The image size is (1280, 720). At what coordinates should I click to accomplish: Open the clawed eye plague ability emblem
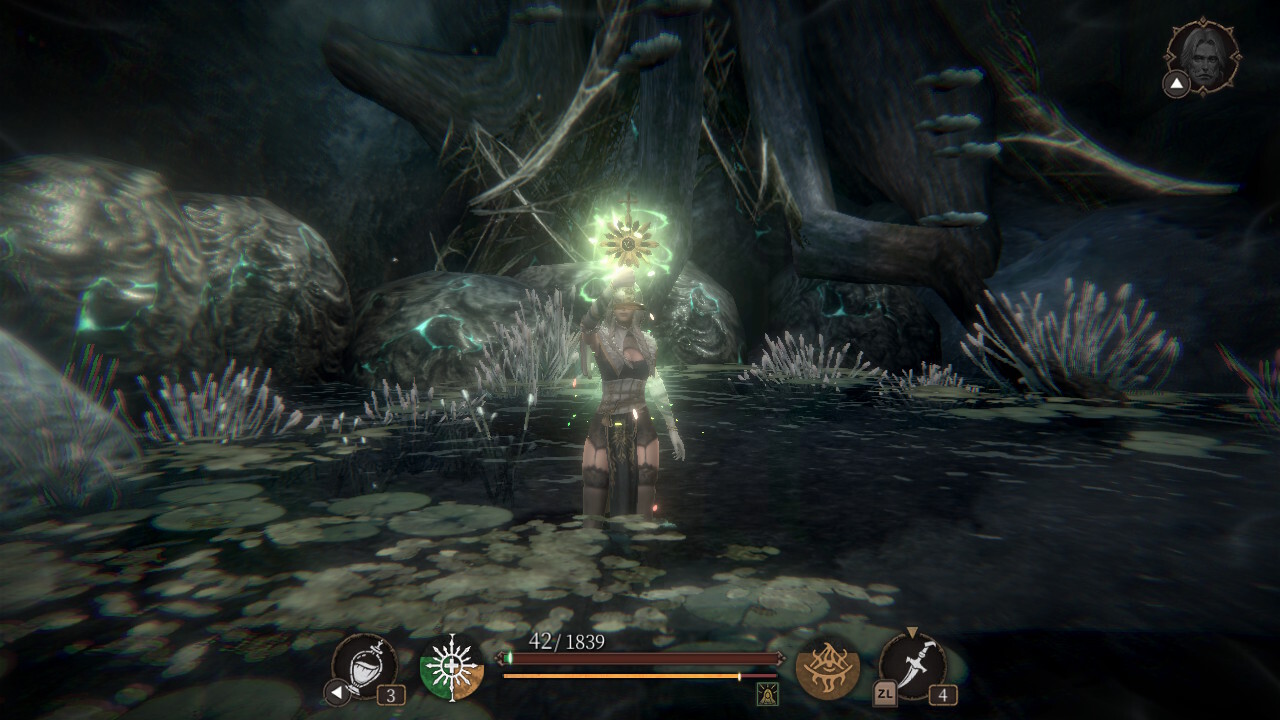pyautogui.click(x=828, y=669)
